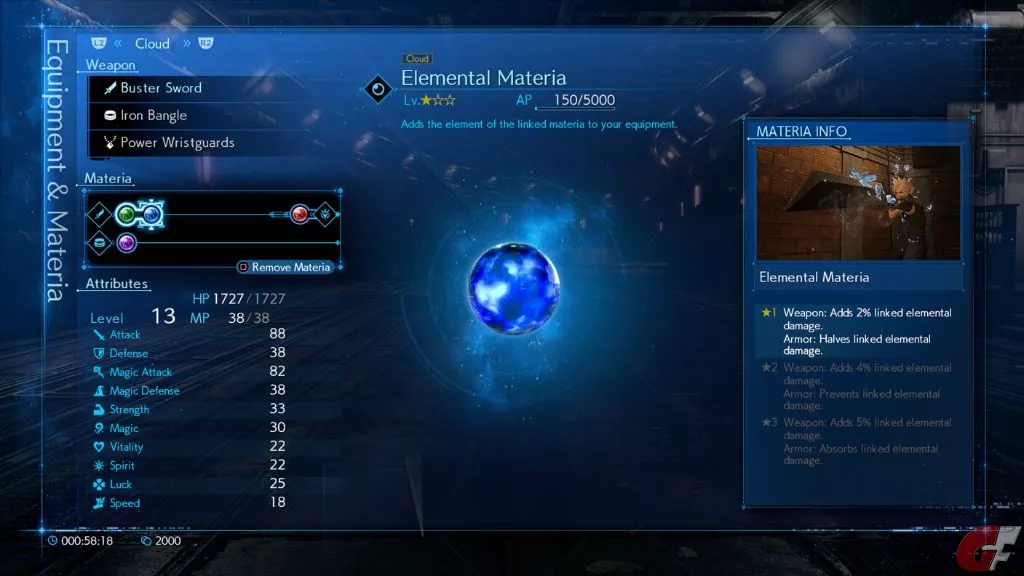The width and height of the screenshot is (1024, 576).
Task: Choose the Power Wristguards accessory entry
Action: pos(176,142)
